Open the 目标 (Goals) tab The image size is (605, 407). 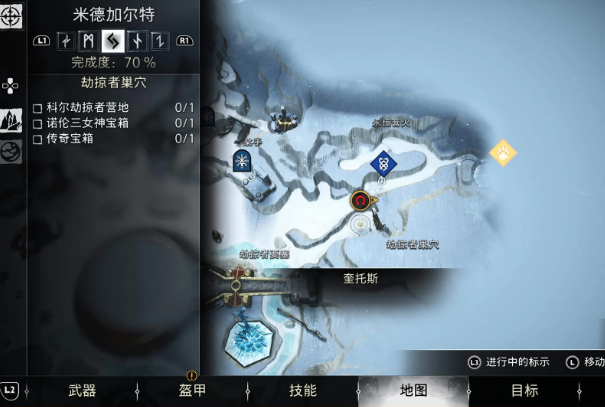(524, 390)
